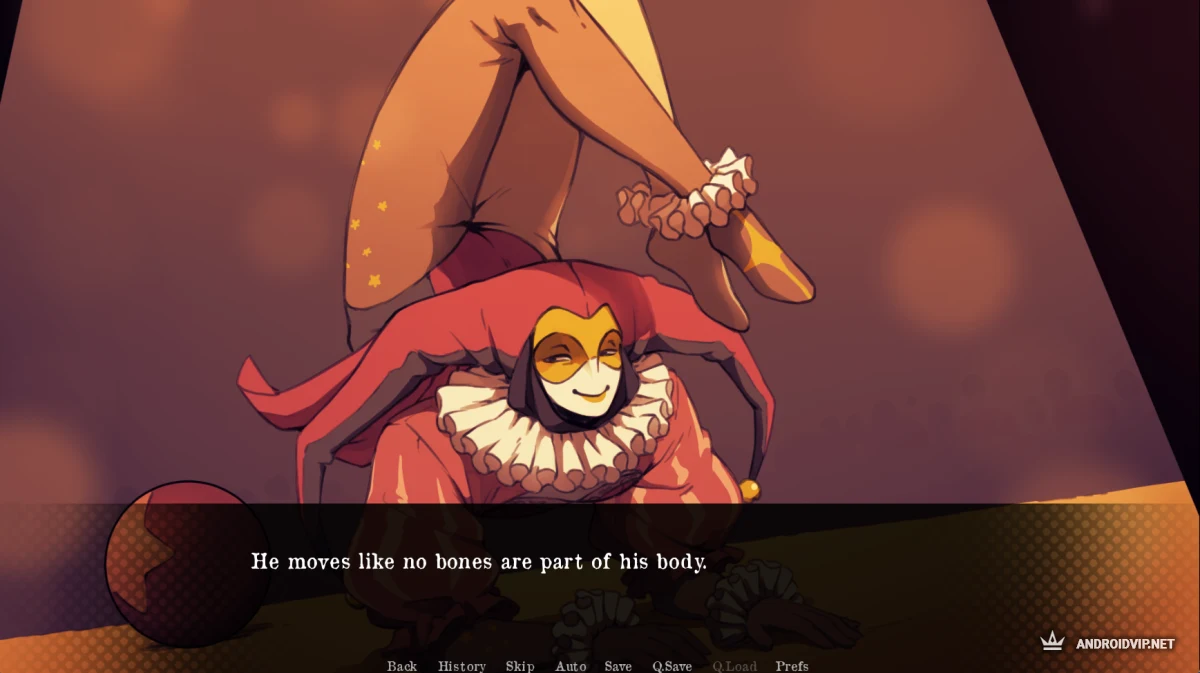This screenshot has height=673, width=1200.
Task: Open the Save menu
Action: click(x=618, y=666)
